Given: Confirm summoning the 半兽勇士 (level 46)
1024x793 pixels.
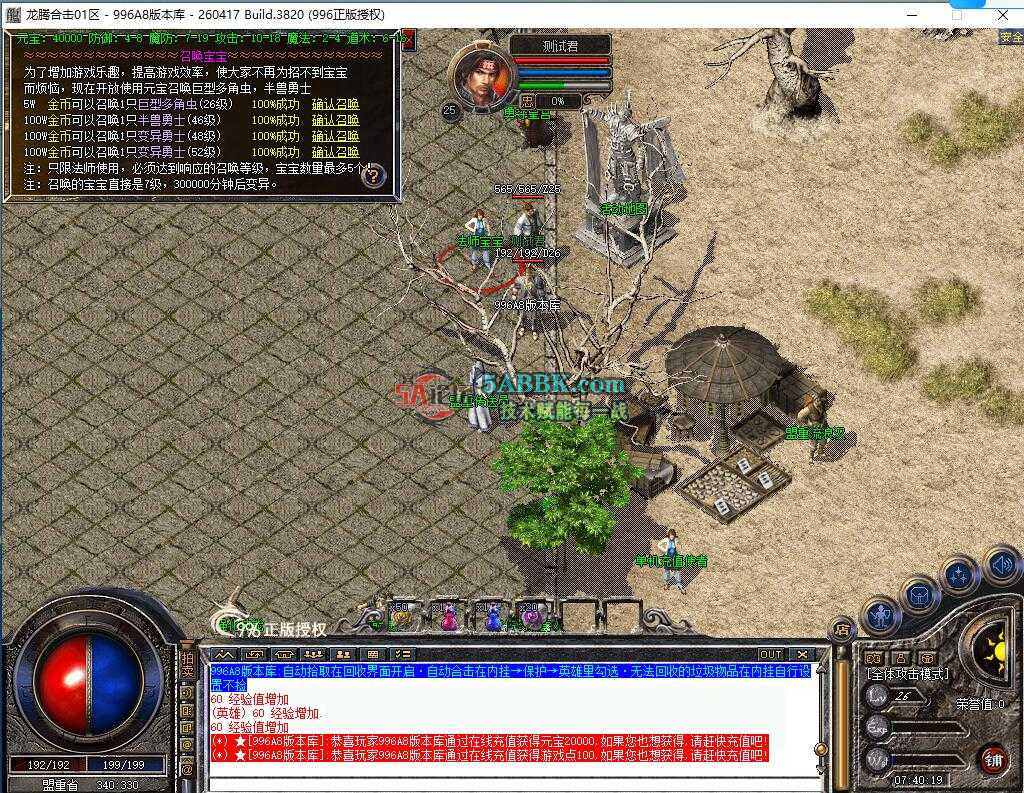Looking at the screenshot, I should click(335, 120).
